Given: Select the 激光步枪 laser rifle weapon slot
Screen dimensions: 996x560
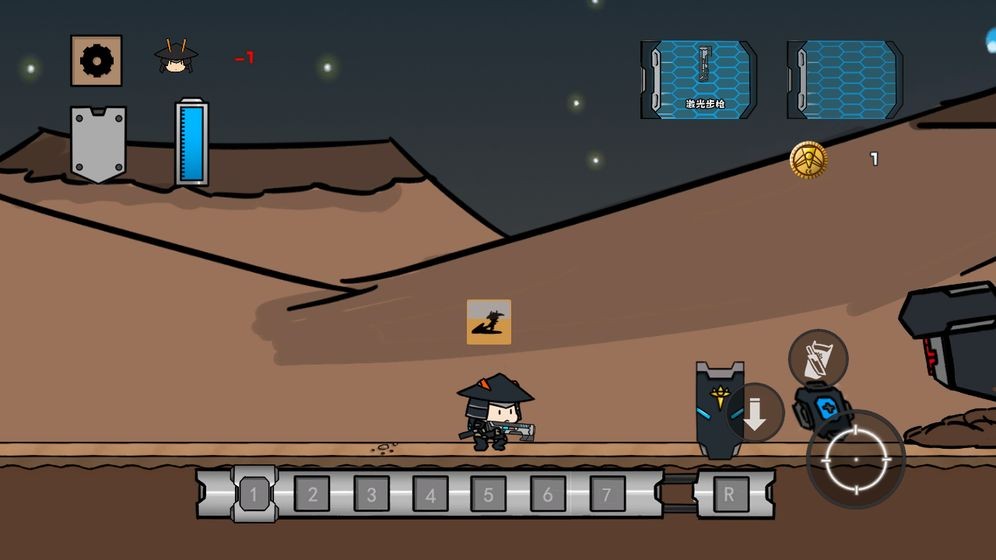Looking at the screenshot, I should [x=700, y=79].
